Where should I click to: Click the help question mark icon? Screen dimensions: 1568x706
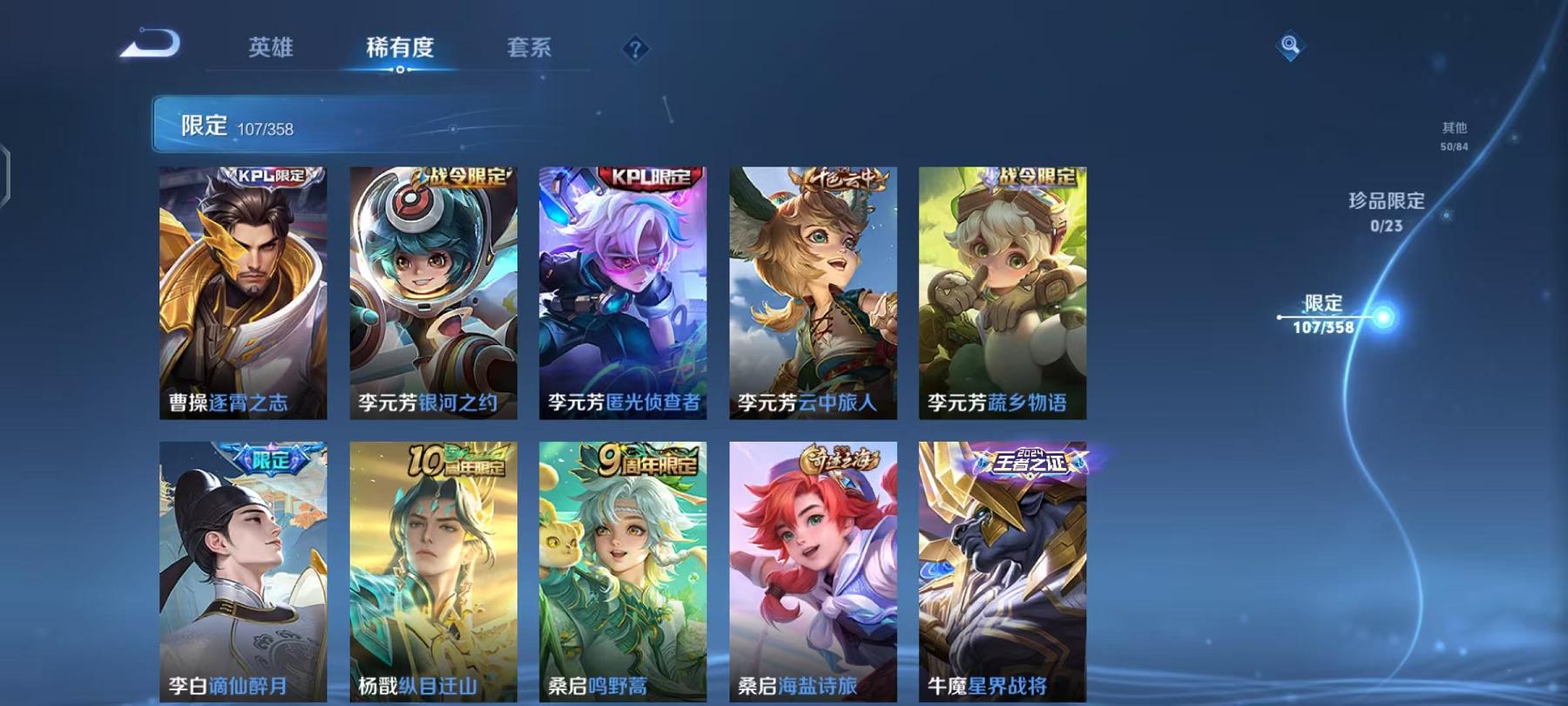tap(636, 50)
